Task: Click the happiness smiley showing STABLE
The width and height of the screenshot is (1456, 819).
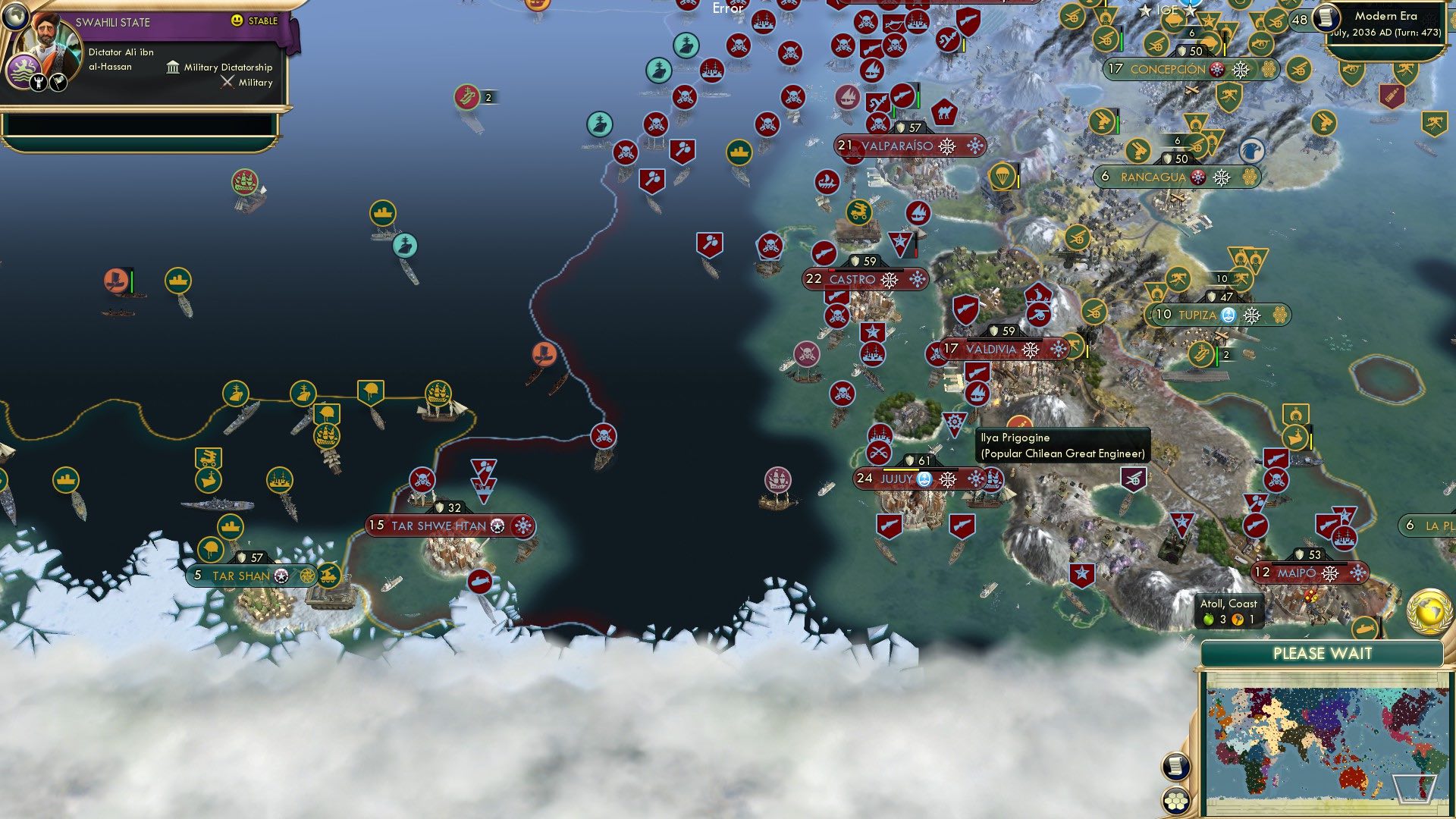Action: (237, 20)
